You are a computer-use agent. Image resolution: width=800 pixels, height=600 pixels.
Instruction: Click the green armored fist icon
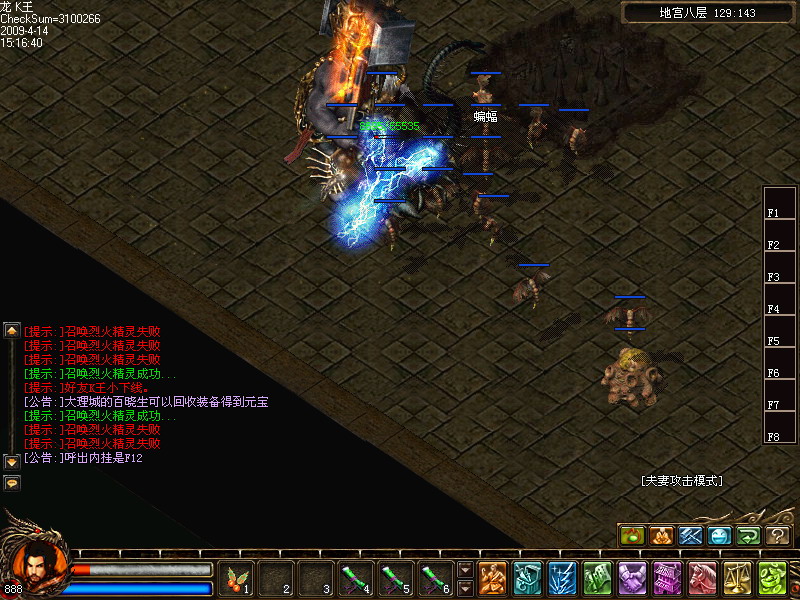tap(597, 578)
